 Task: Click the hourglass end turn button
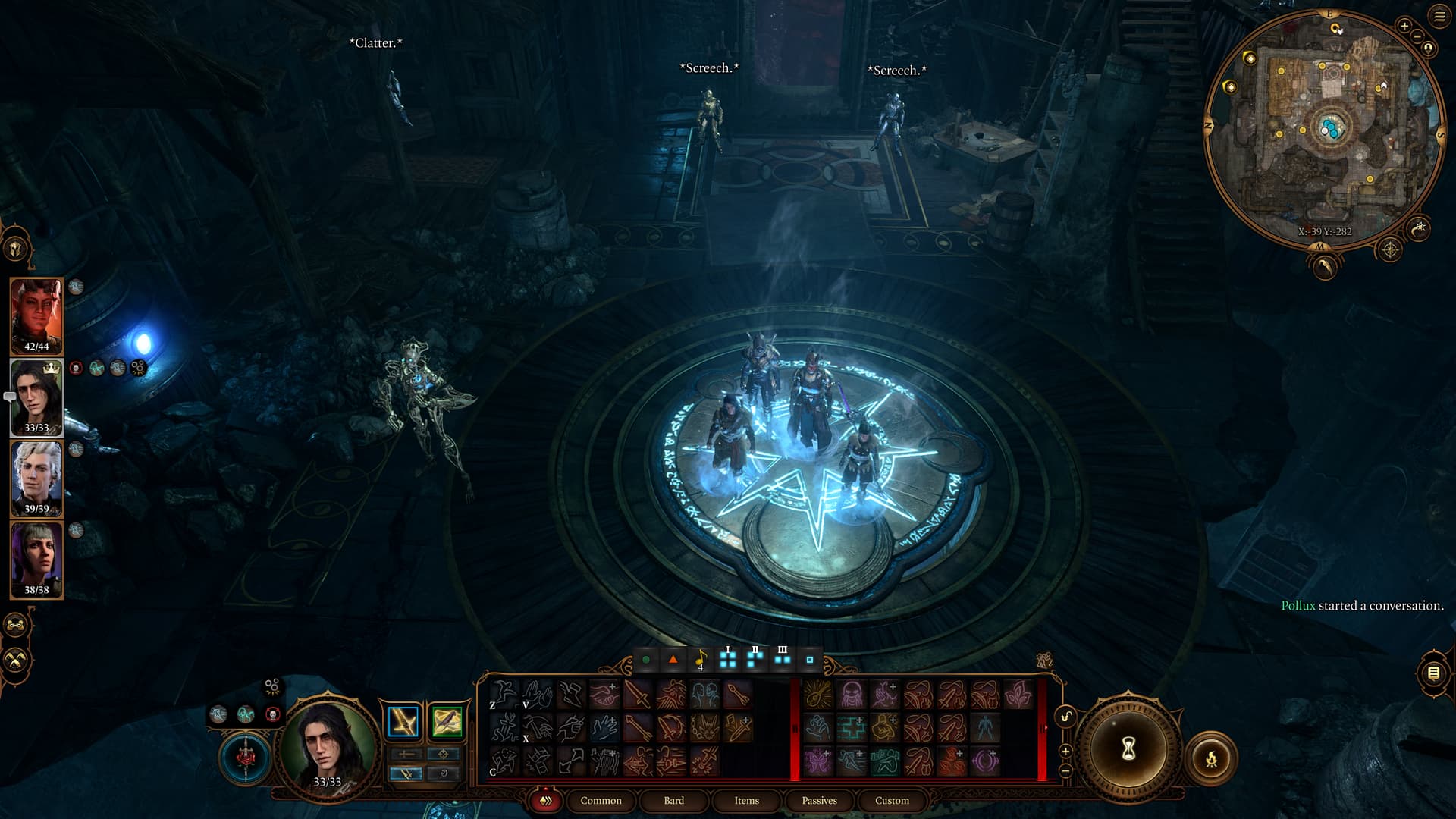[1128, 749]
